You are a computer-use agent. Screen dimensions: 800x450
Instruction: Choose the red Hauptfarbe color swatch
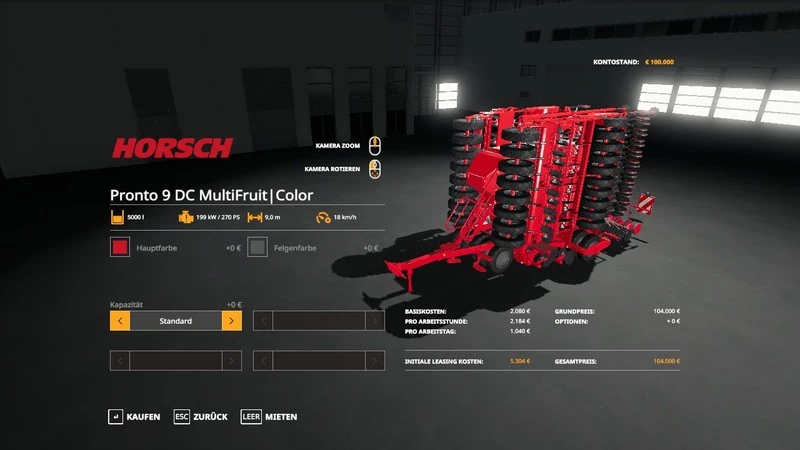click(x=120, y=247)
